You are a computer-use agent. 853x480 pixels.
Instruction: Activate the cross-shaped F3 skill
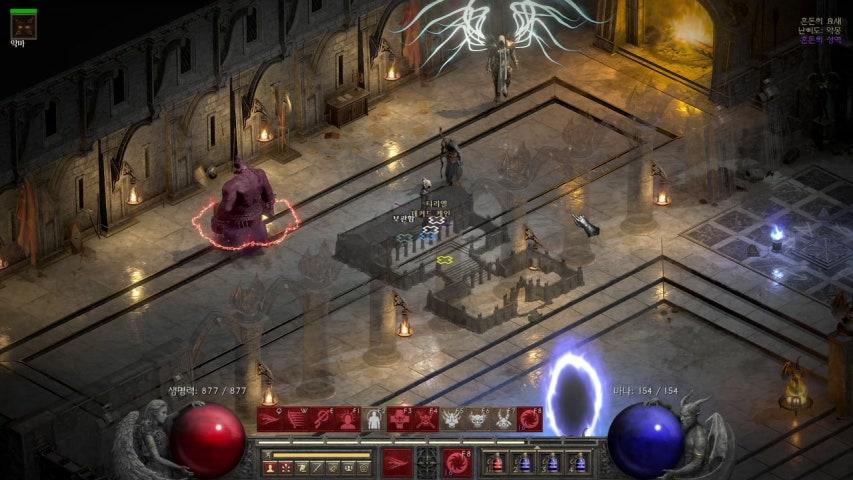pos(400,419)
